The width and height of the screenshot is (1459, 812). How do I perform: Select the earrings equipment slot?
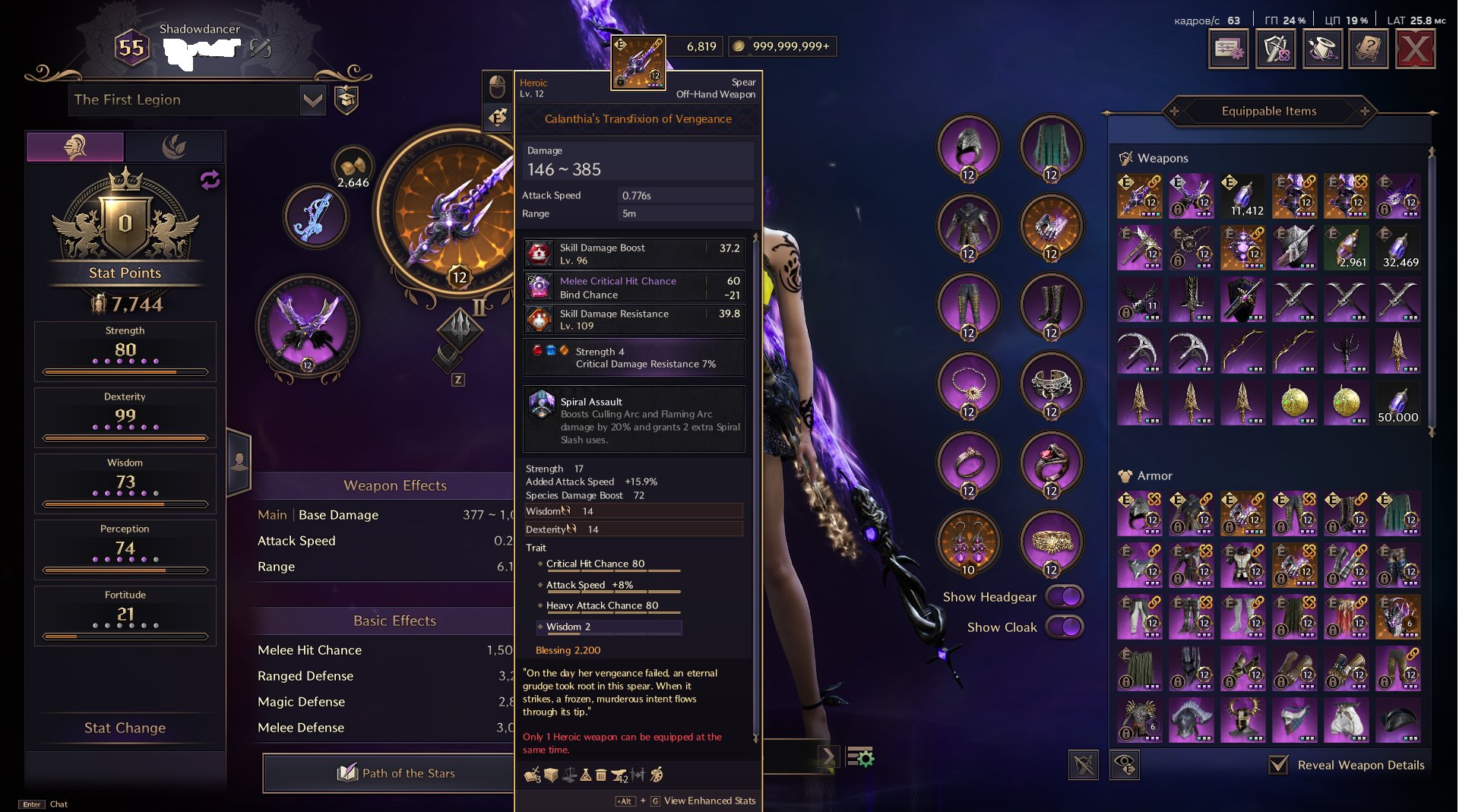(x=968, y=542)
